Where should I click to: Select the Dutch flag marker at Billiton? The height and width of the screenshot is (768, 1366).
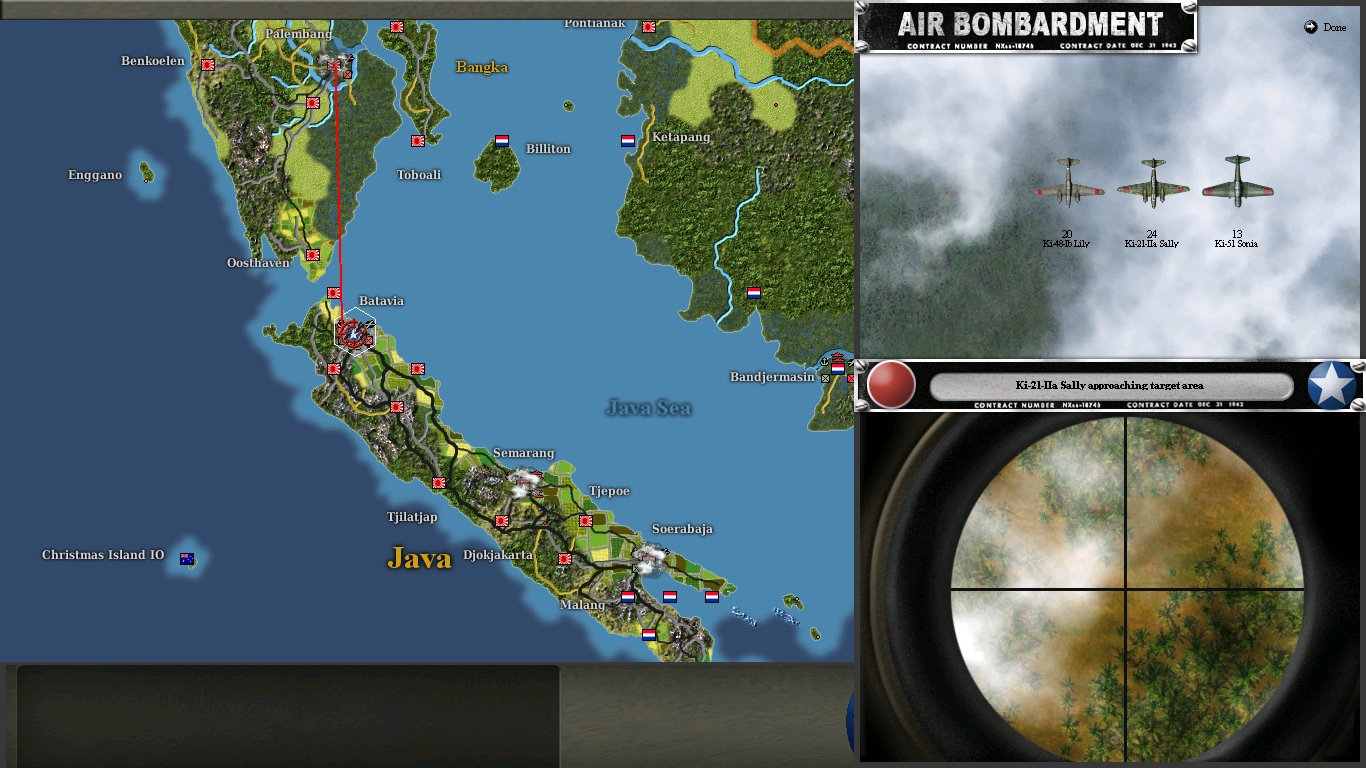click(499, 141)
